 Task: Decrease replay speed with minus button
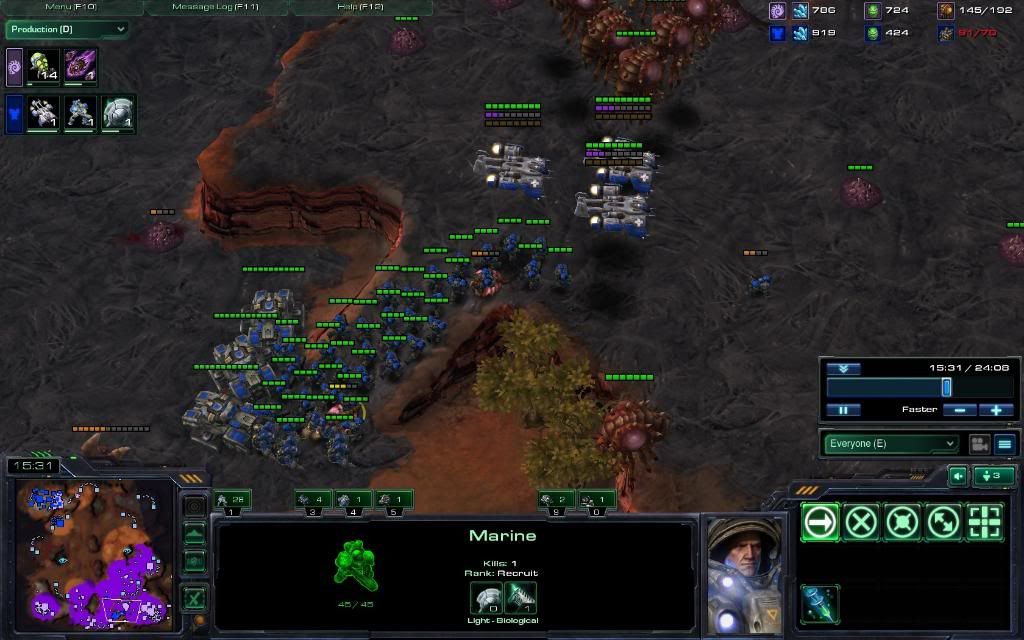[959, 410]
